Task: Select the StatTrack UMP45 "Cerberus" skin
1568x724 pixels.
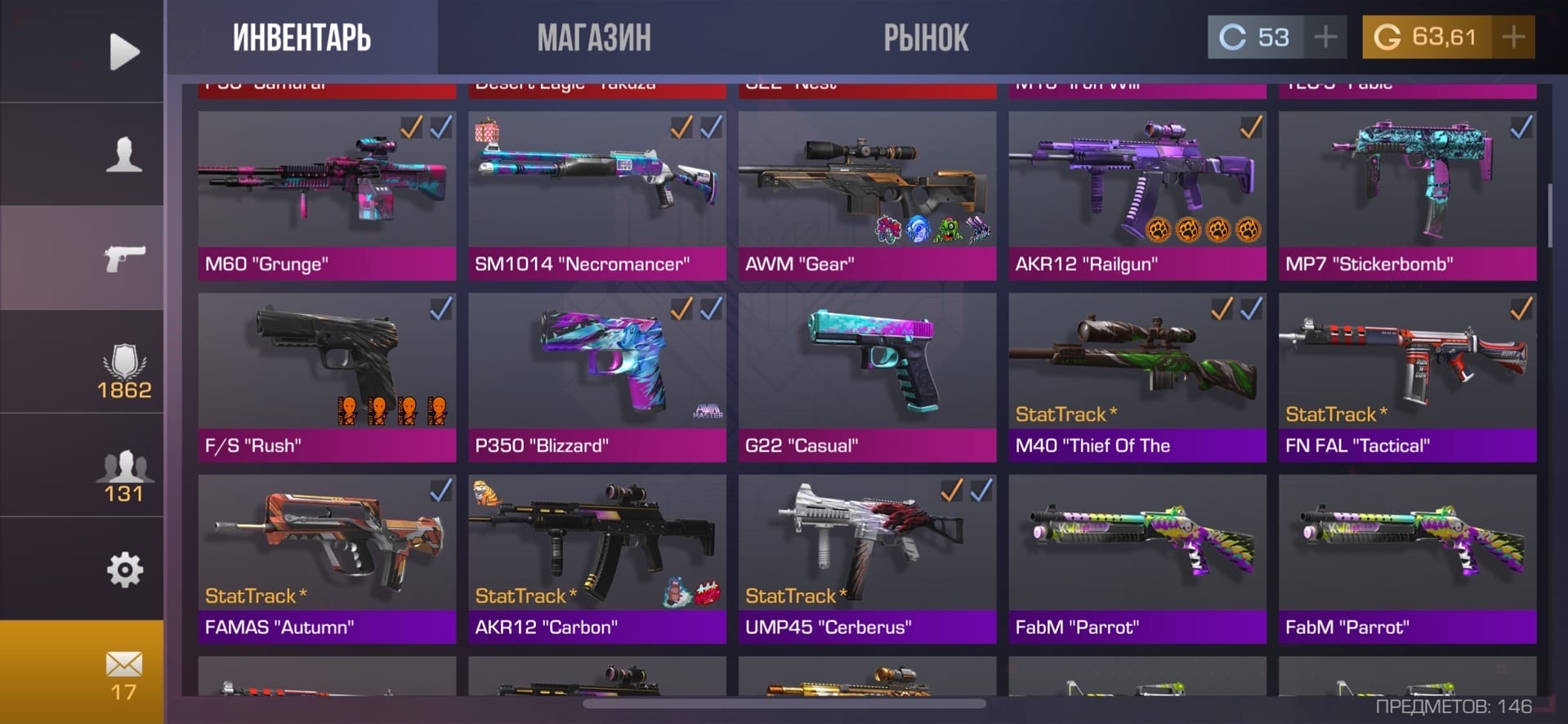Action: [x=867, y=559]
